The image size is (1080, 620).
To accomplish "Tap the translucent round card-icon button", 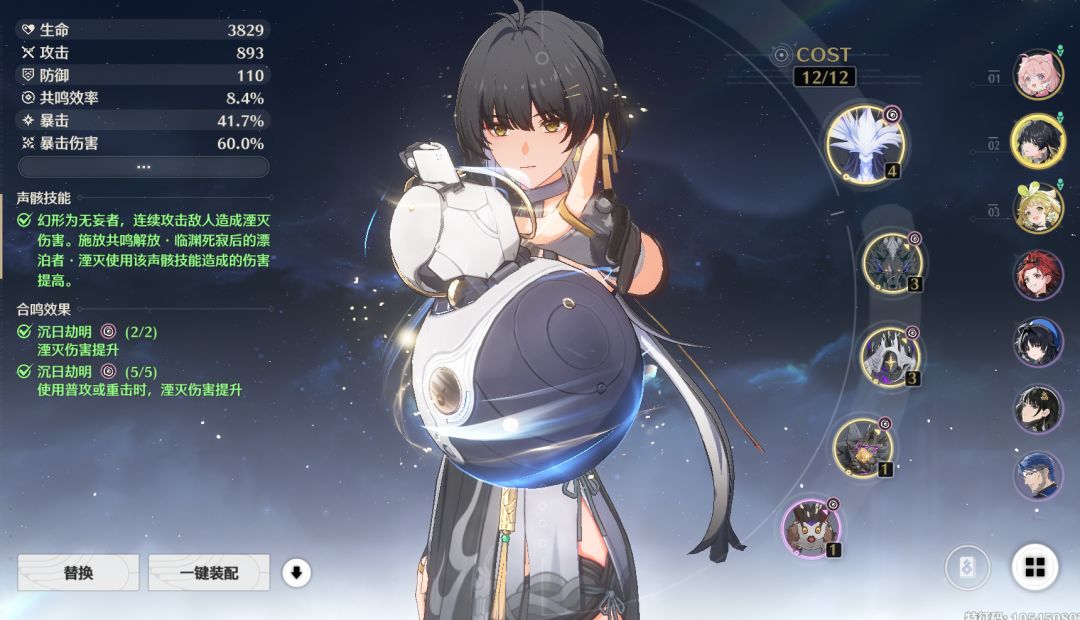I will click(968, 568).
